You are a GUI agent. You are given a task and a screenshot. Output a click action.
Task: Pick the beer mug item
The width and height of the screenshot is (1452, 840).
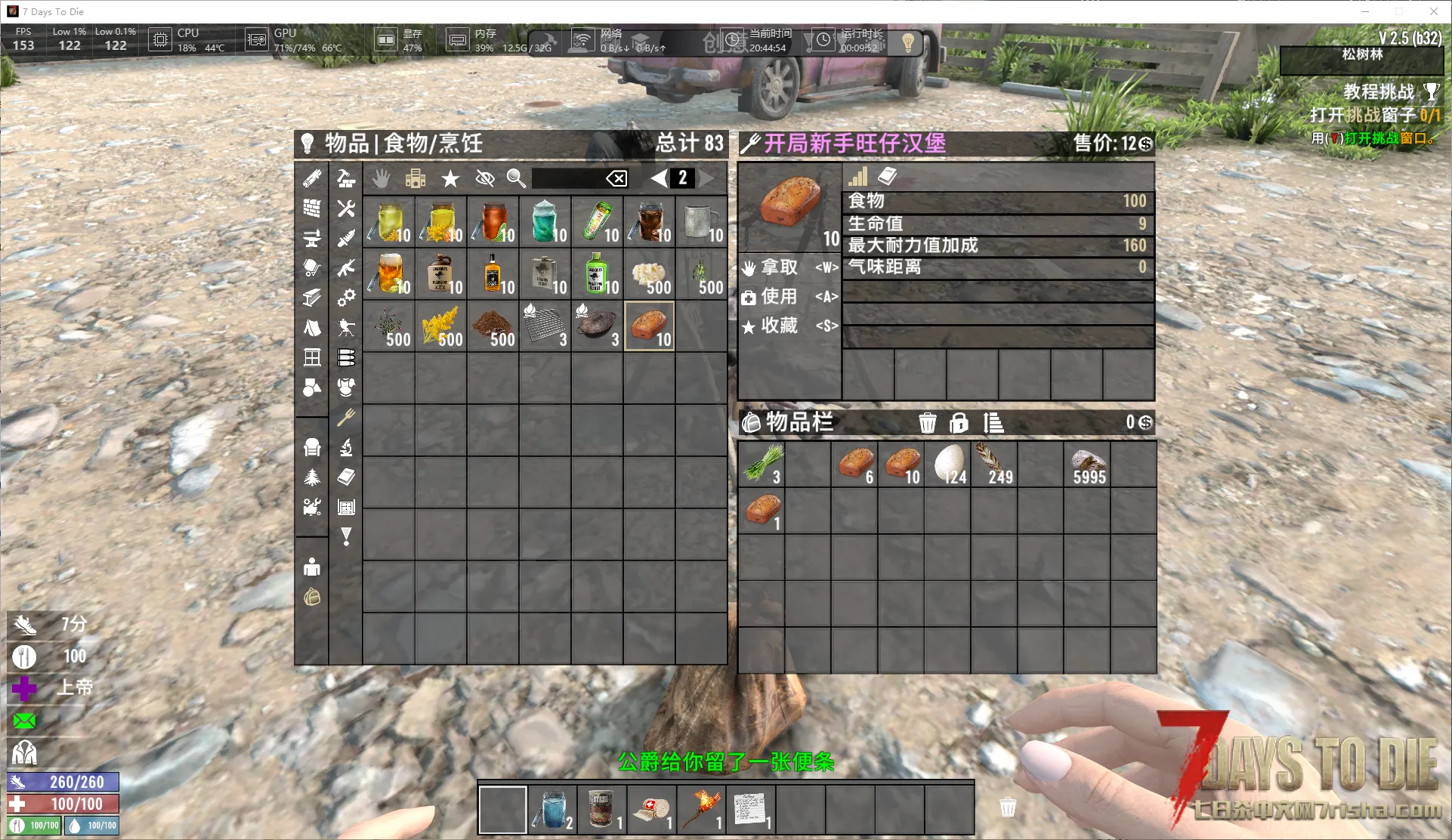(x=388, y=274)
